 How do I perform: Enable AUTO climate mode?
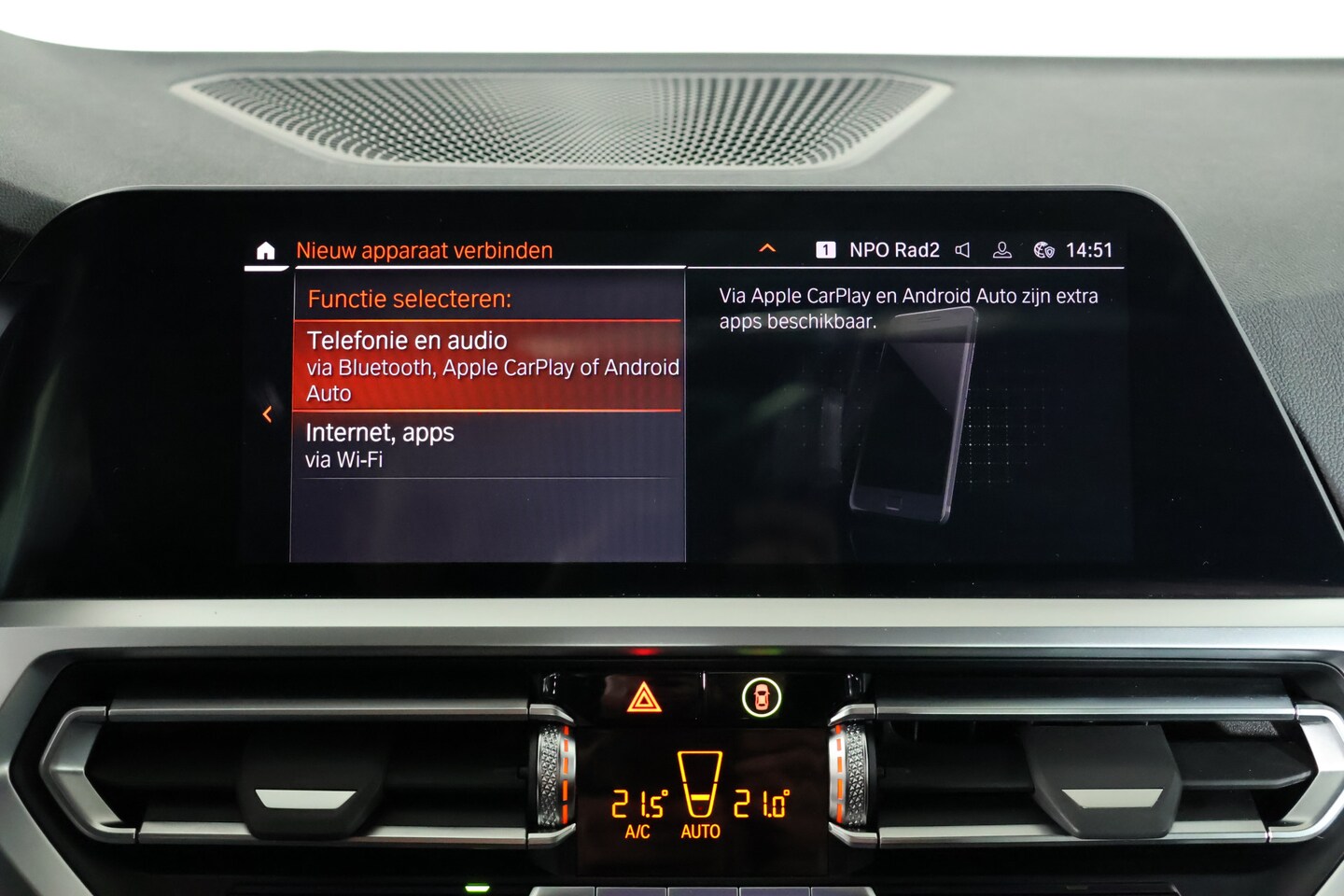700,831
